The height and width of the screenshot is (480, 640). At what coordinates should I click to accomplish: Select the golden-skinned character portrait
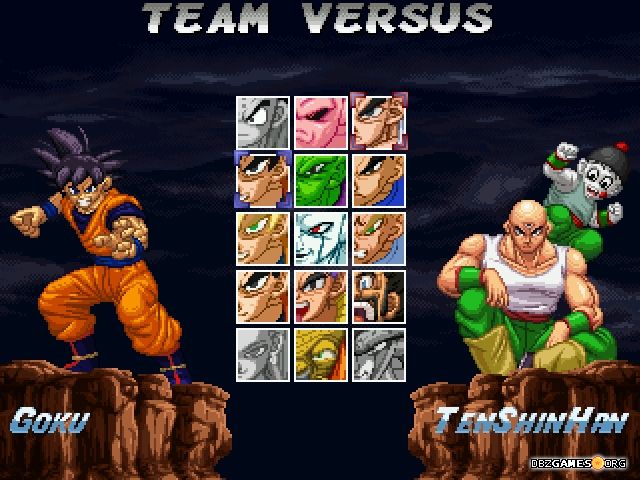(x=321, y=354)
